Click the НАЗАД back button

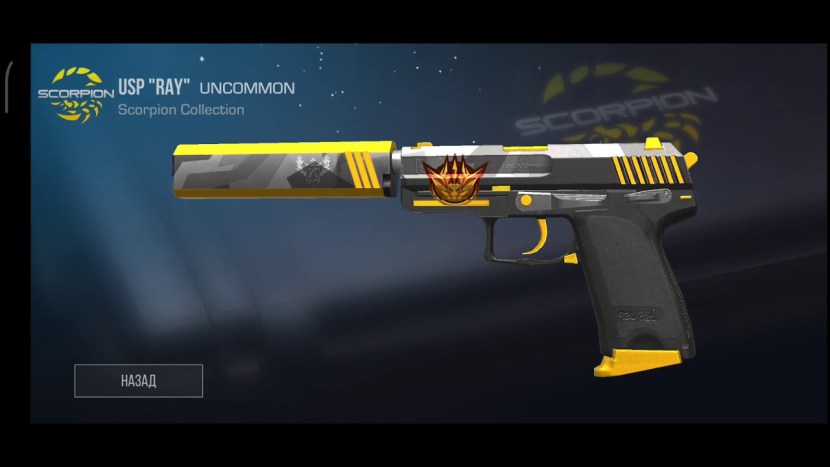tap(139, 381)
